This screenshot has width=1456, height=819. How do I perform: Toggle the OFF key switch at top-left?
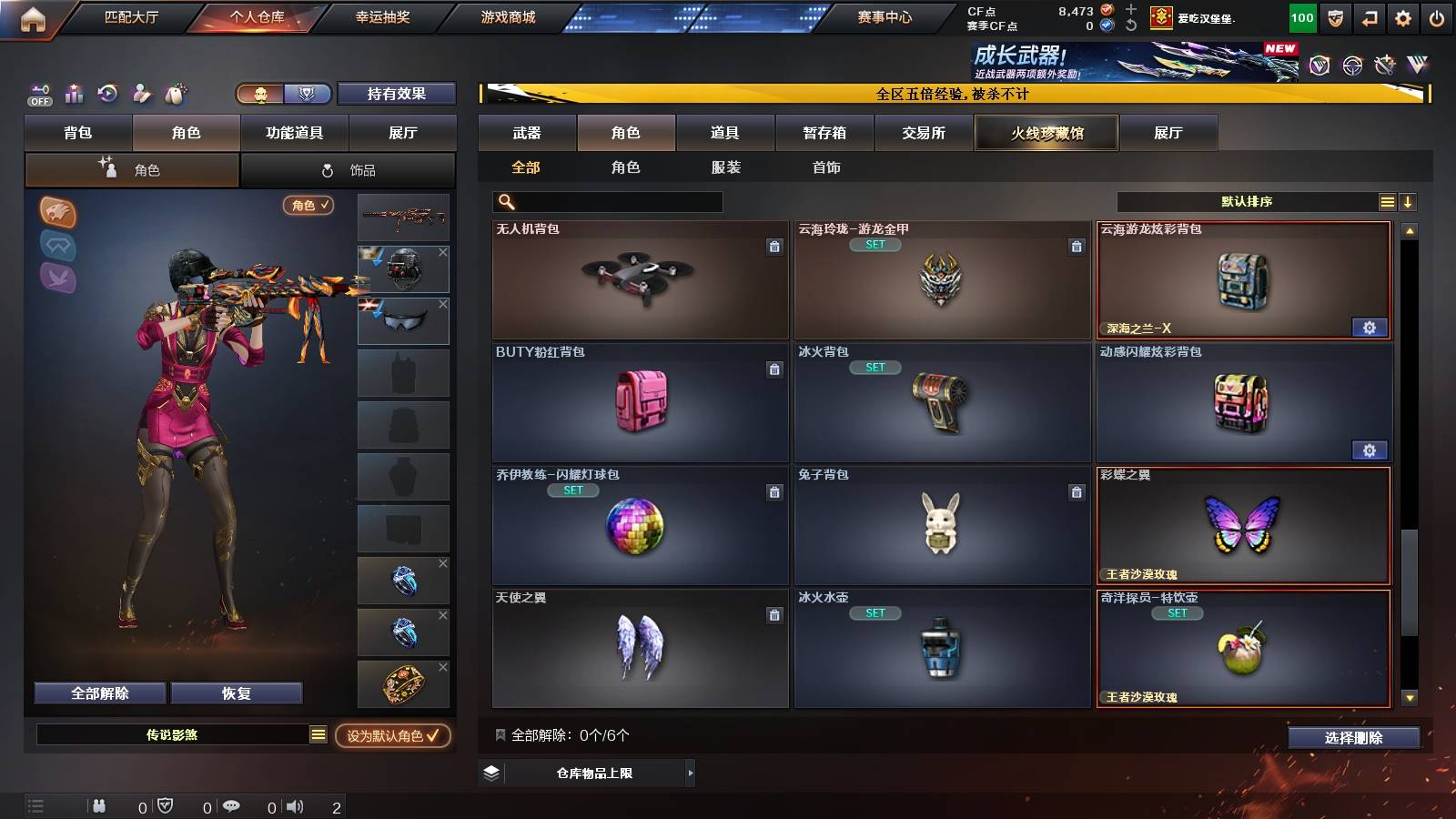click(38, 94)
